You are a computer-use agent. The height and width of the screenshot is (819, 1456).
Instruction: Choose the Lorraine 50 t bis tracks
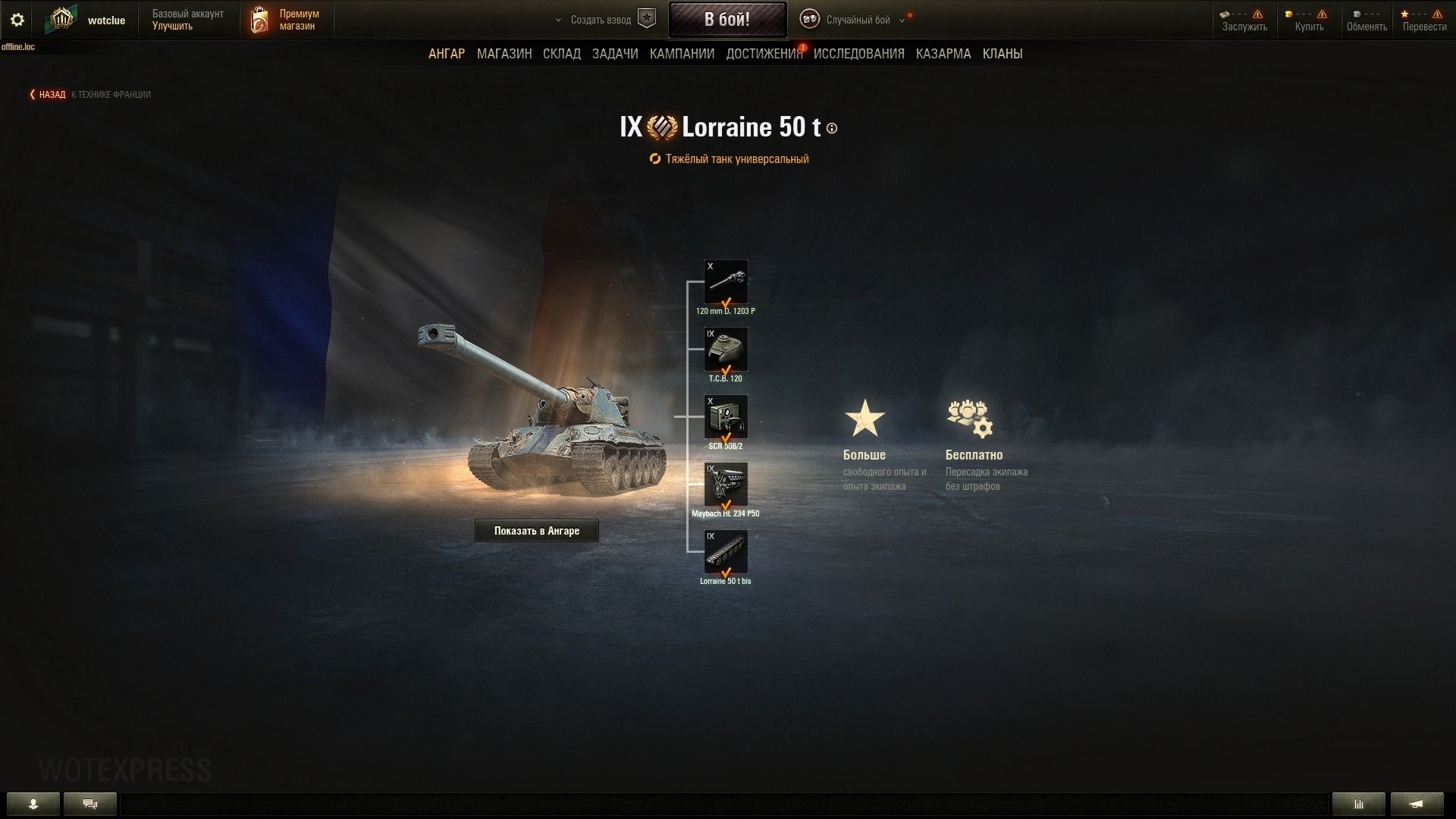click(726, 552)
